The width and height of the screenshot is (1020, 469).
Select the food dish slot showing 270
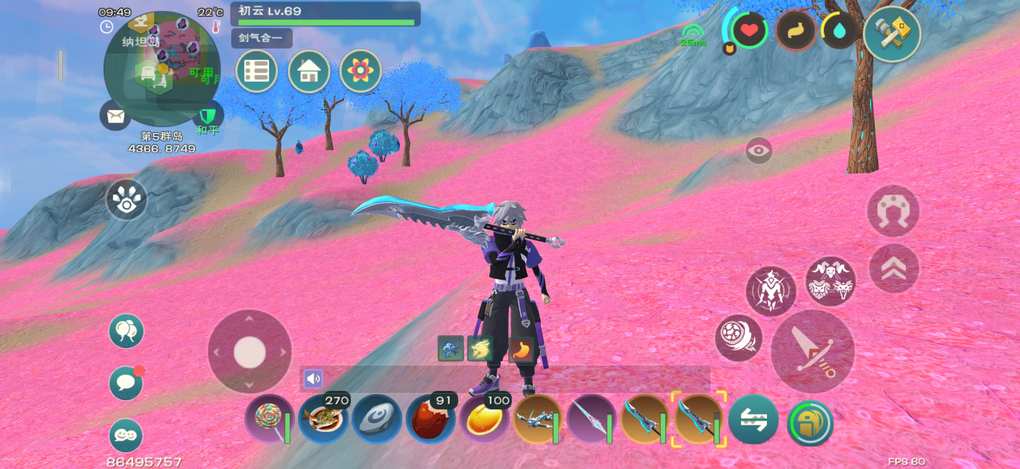(323, 419)
